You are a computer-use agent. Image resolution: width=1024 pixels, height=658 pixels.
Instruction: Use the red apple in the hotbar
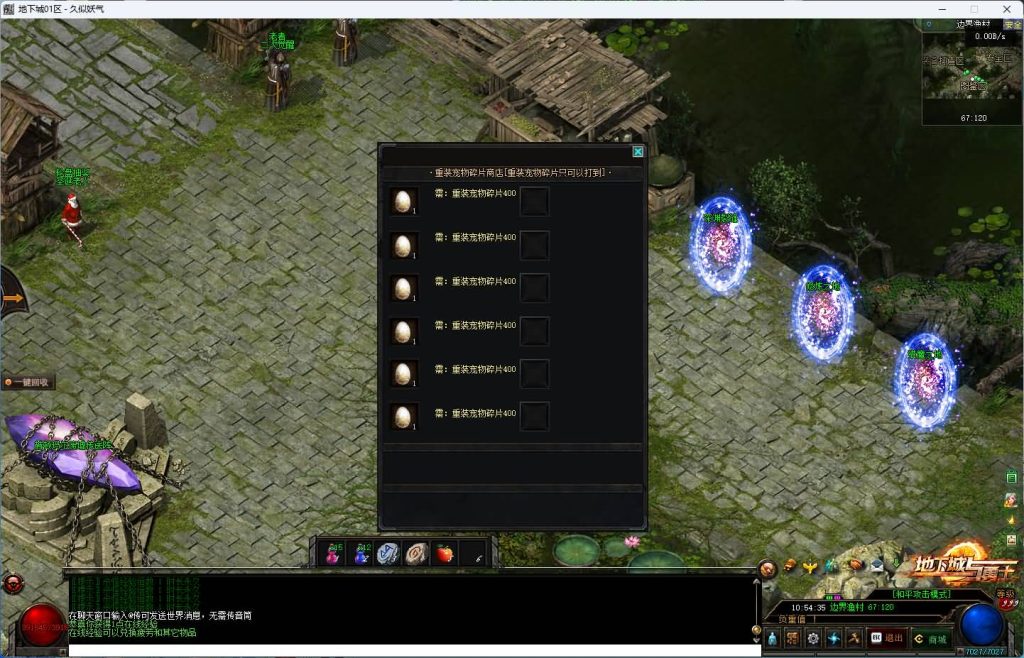pos(443,554)
